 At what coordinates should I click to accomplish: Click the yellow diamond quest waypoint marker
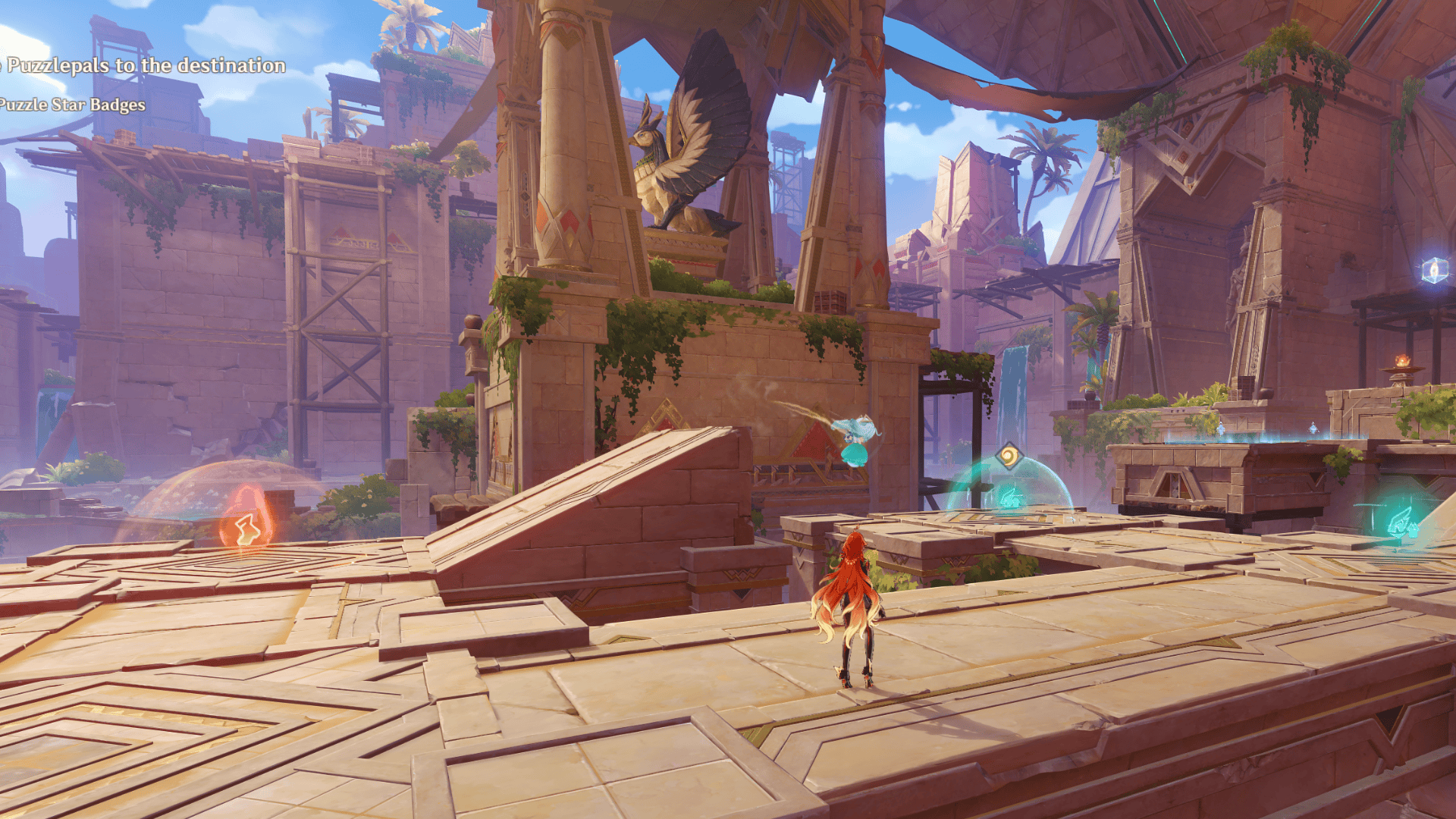click(x=1009, y=457)
